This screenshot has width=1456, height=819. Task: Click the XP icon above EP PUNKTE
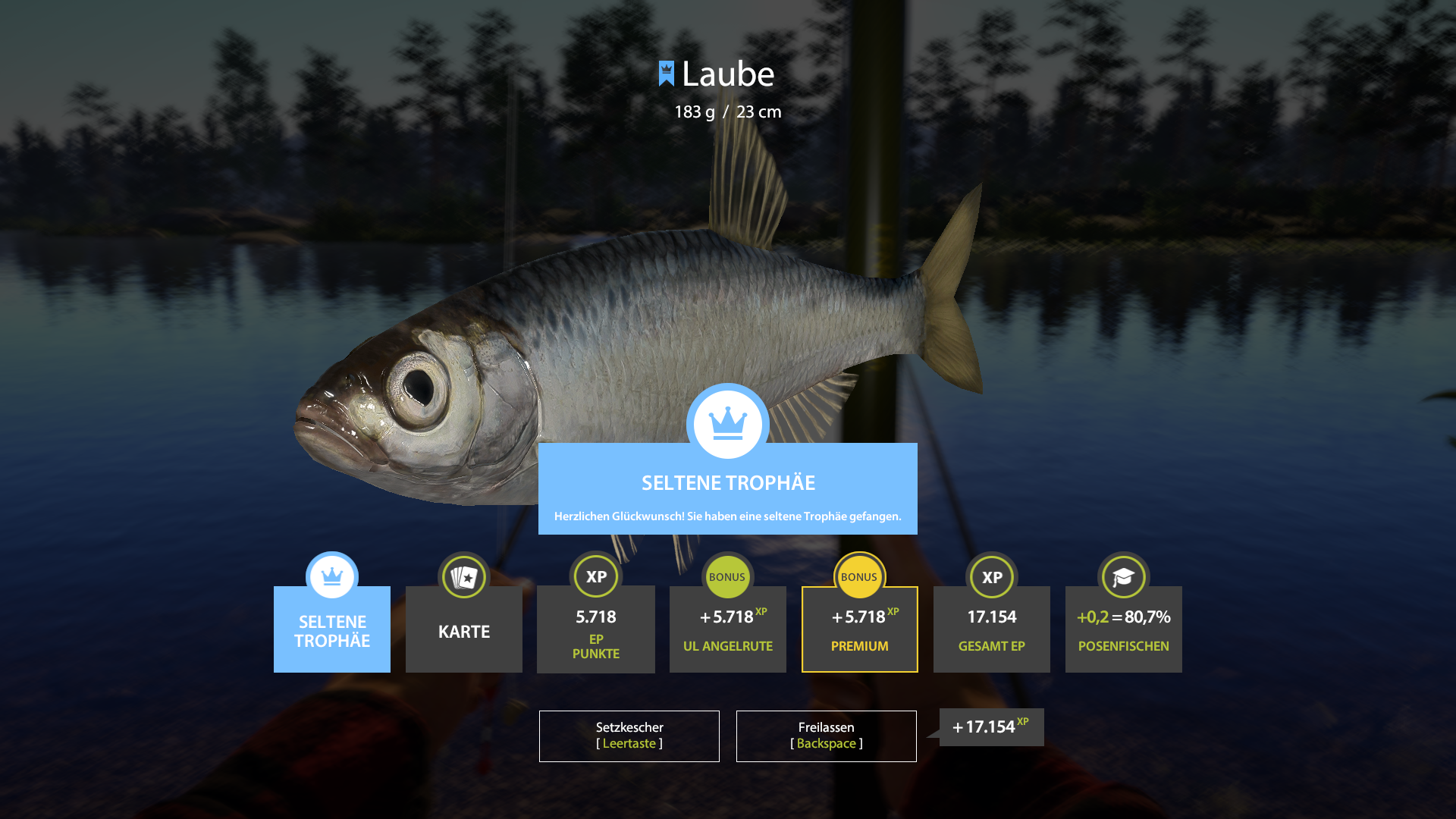coord(595,577)
